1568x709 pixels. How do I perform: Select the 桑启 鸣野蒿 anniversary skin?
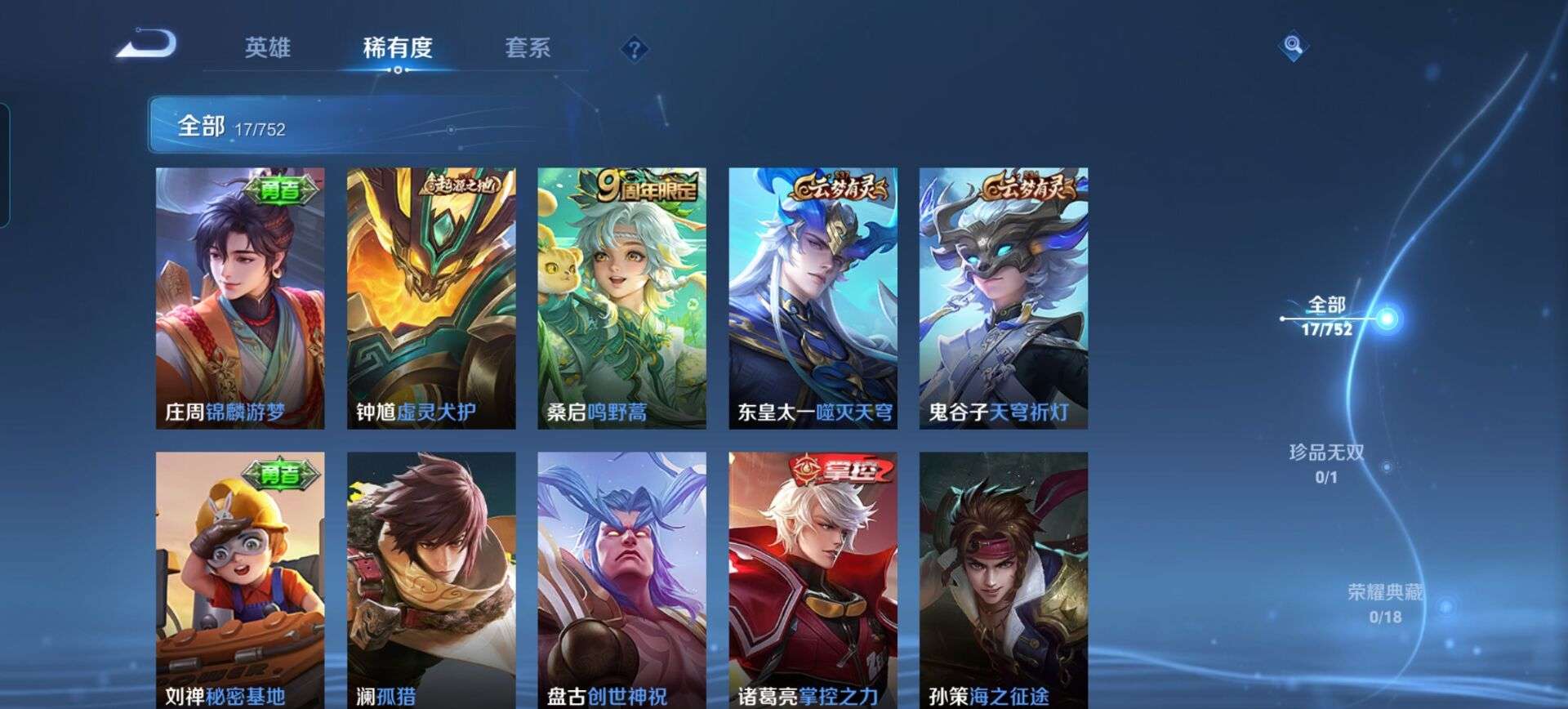click(622, 294)
